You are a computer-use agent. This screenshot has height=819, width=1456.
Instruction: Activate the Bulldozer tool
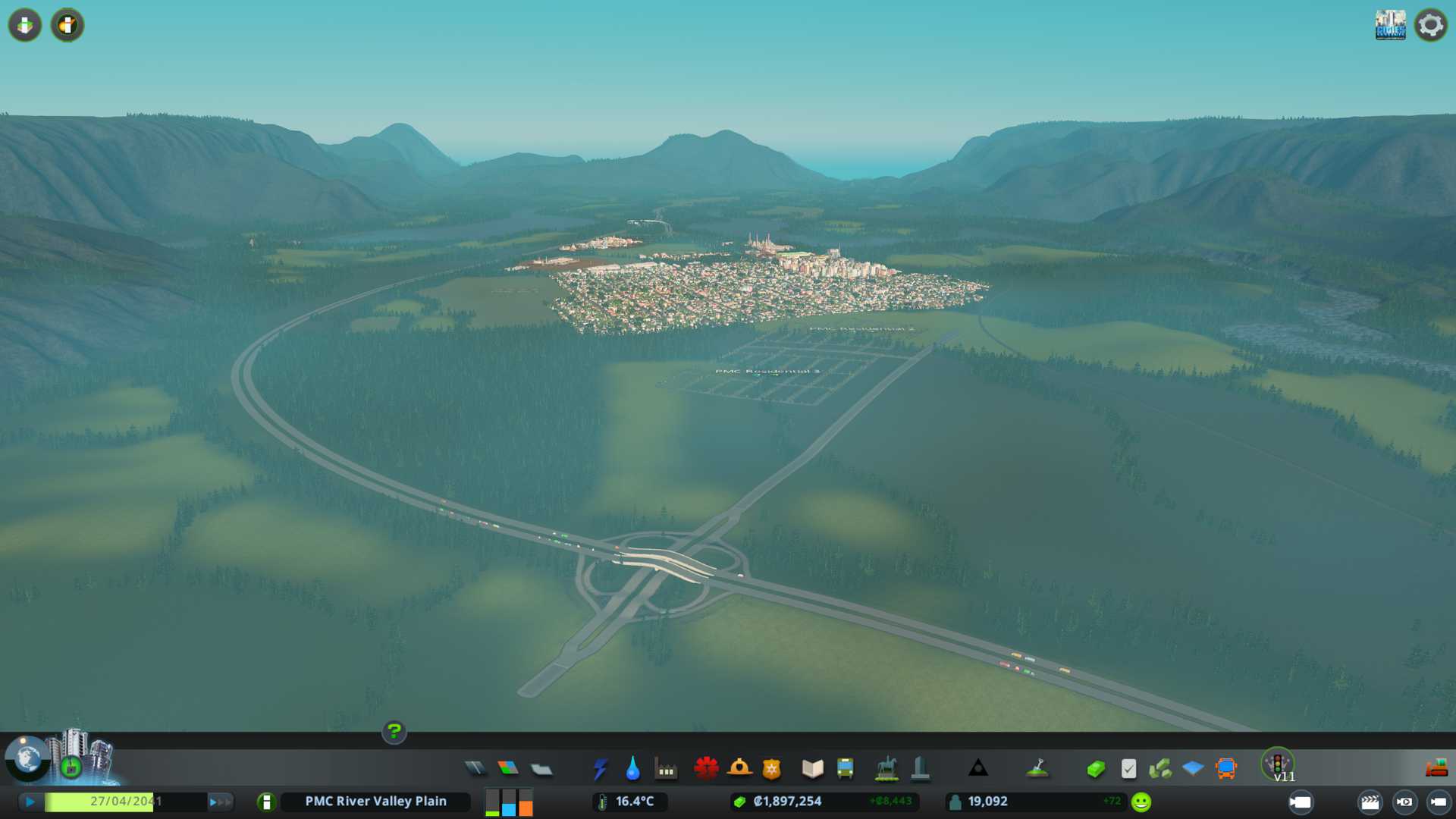click(x=1436, y=768)
